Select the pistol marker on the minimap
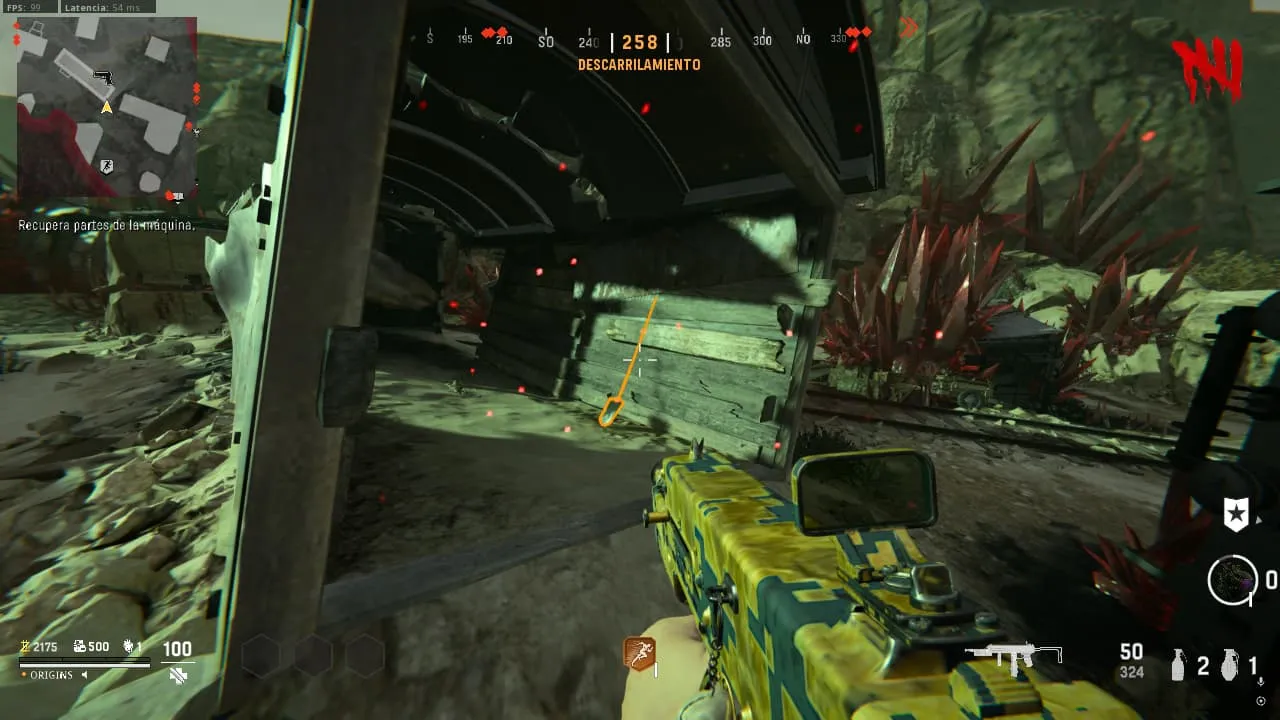The height and width of the screenshot is (720, 1280). pyautogui.click(x=102, y=77)
